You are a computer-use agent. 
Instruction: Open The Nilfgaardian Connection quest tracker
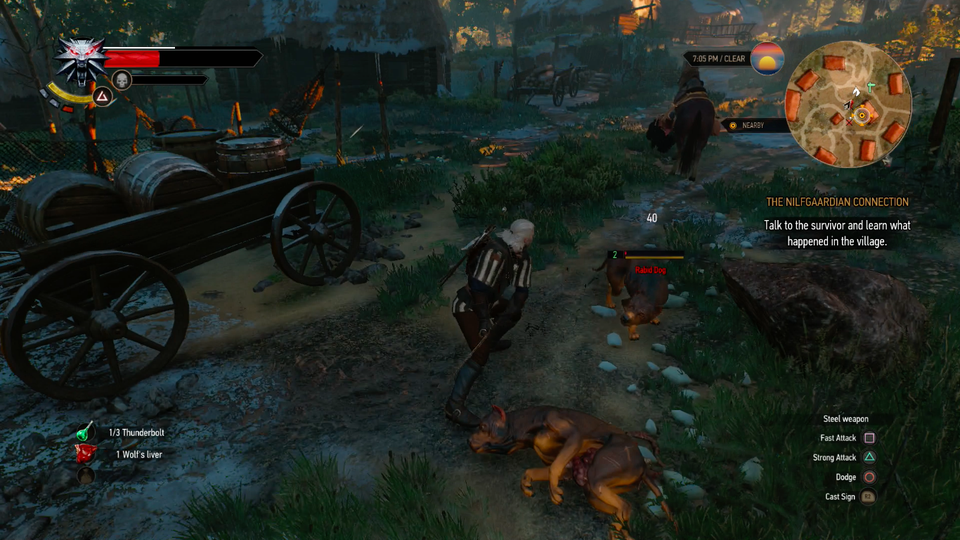837,202
